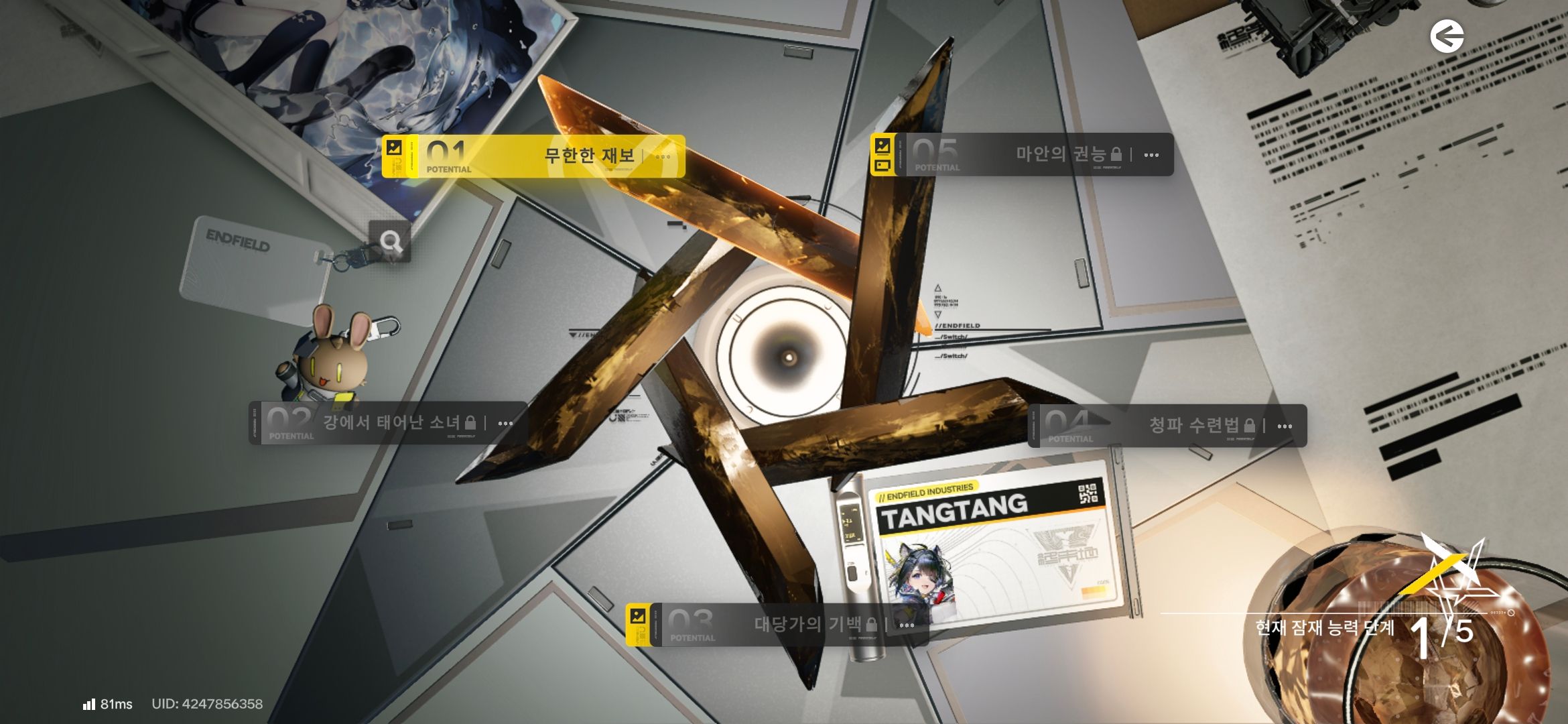This screenshot has width=1568, height=724.
Task: Click the bunny mascot keychain charm
Action: tap(335, 365)
